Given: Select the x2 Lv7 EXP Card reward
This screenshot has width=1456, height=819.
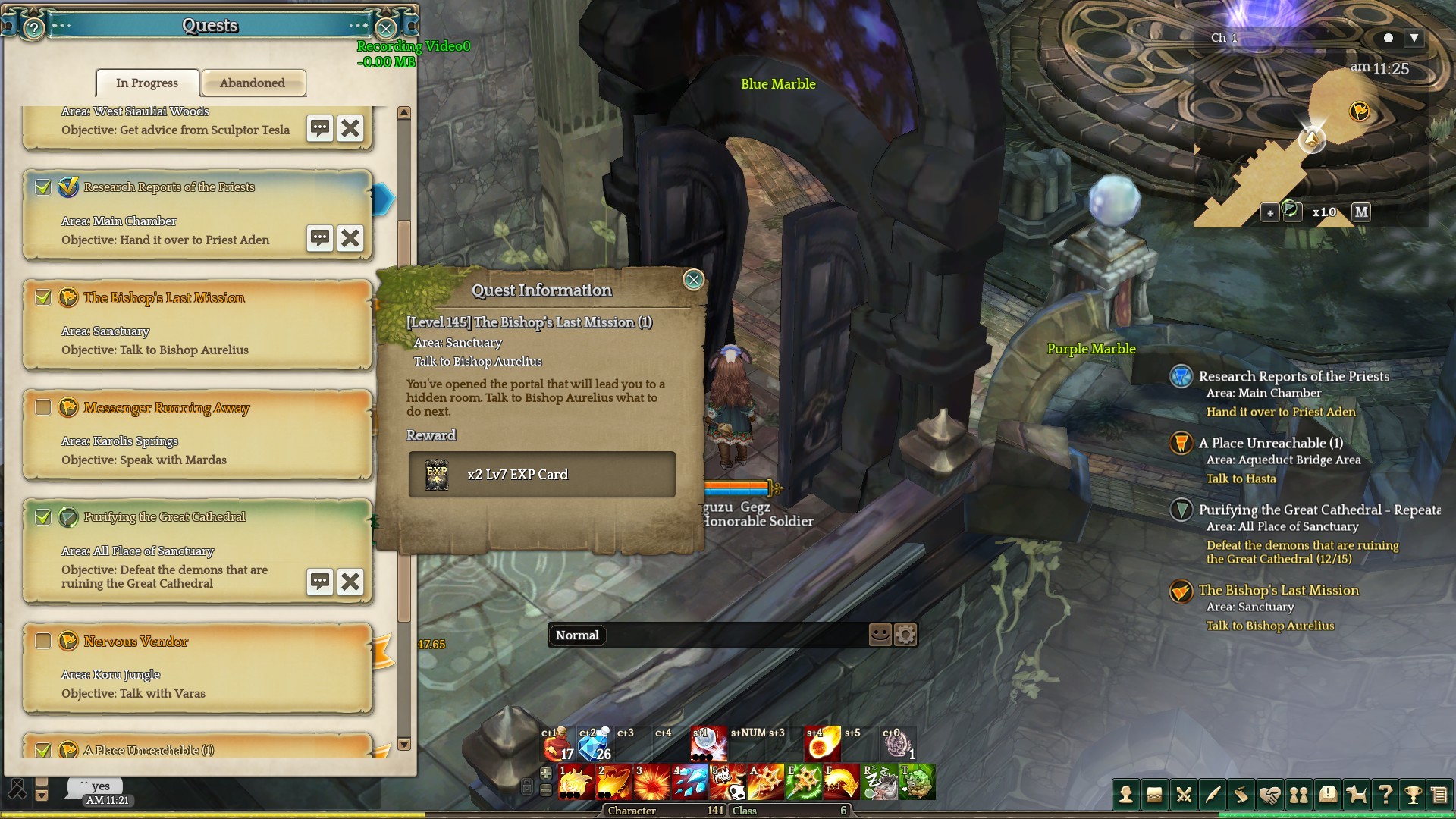Looking at the screenshot, I should coord(541,475).
